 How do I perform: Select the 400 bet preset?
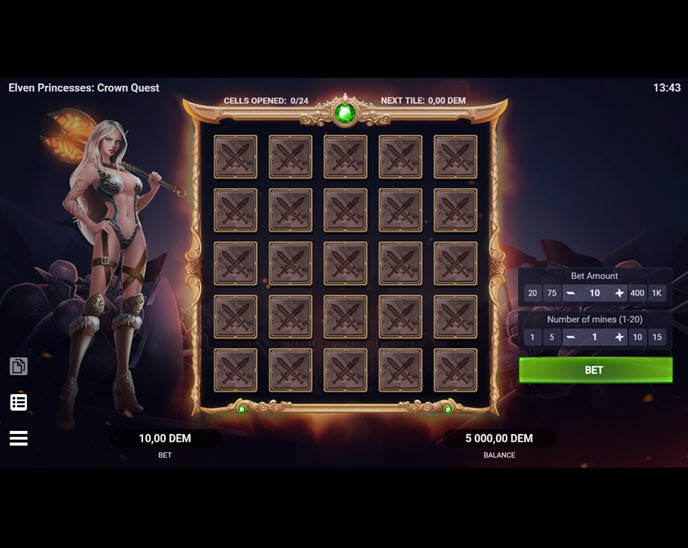click(x=638, y=293)
